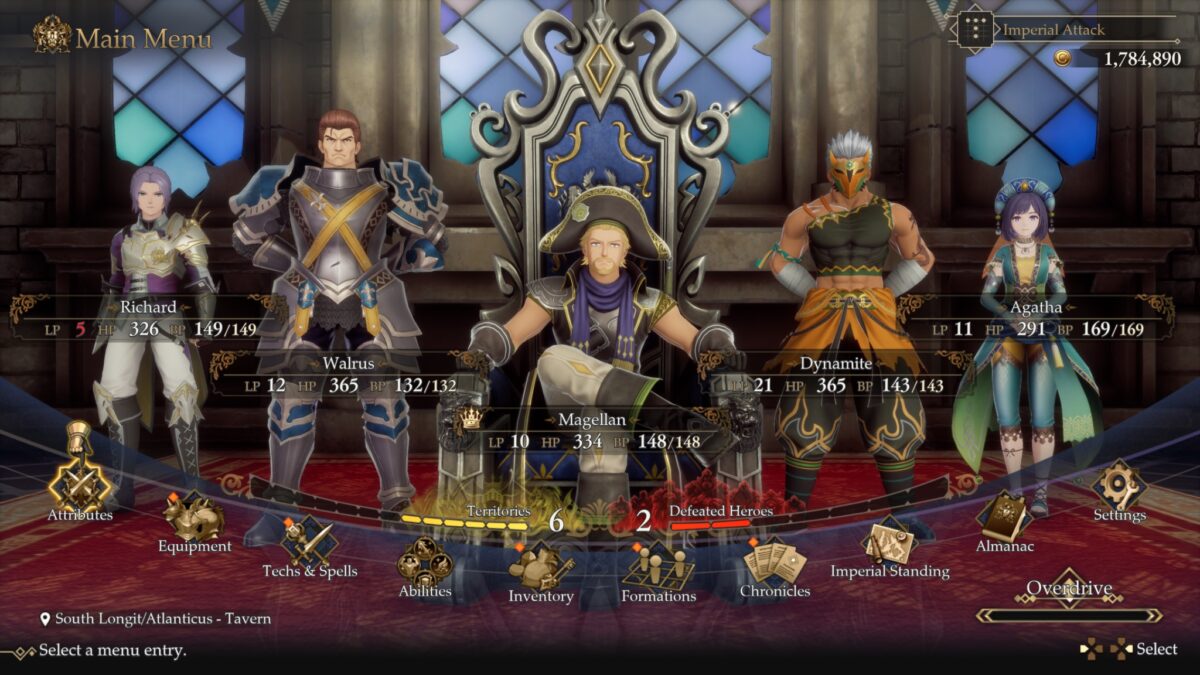View Imperial Standing

pyautogui.click(x=889, y=543)
